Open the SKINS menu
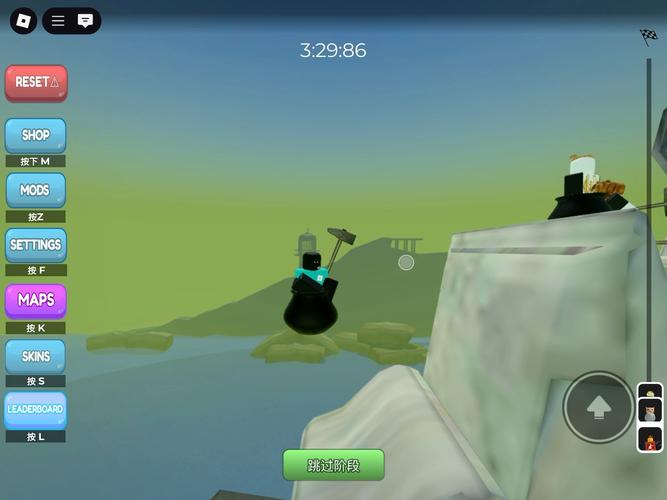The height and width of the screenshot is (500, 667). [x=36, y=356]
